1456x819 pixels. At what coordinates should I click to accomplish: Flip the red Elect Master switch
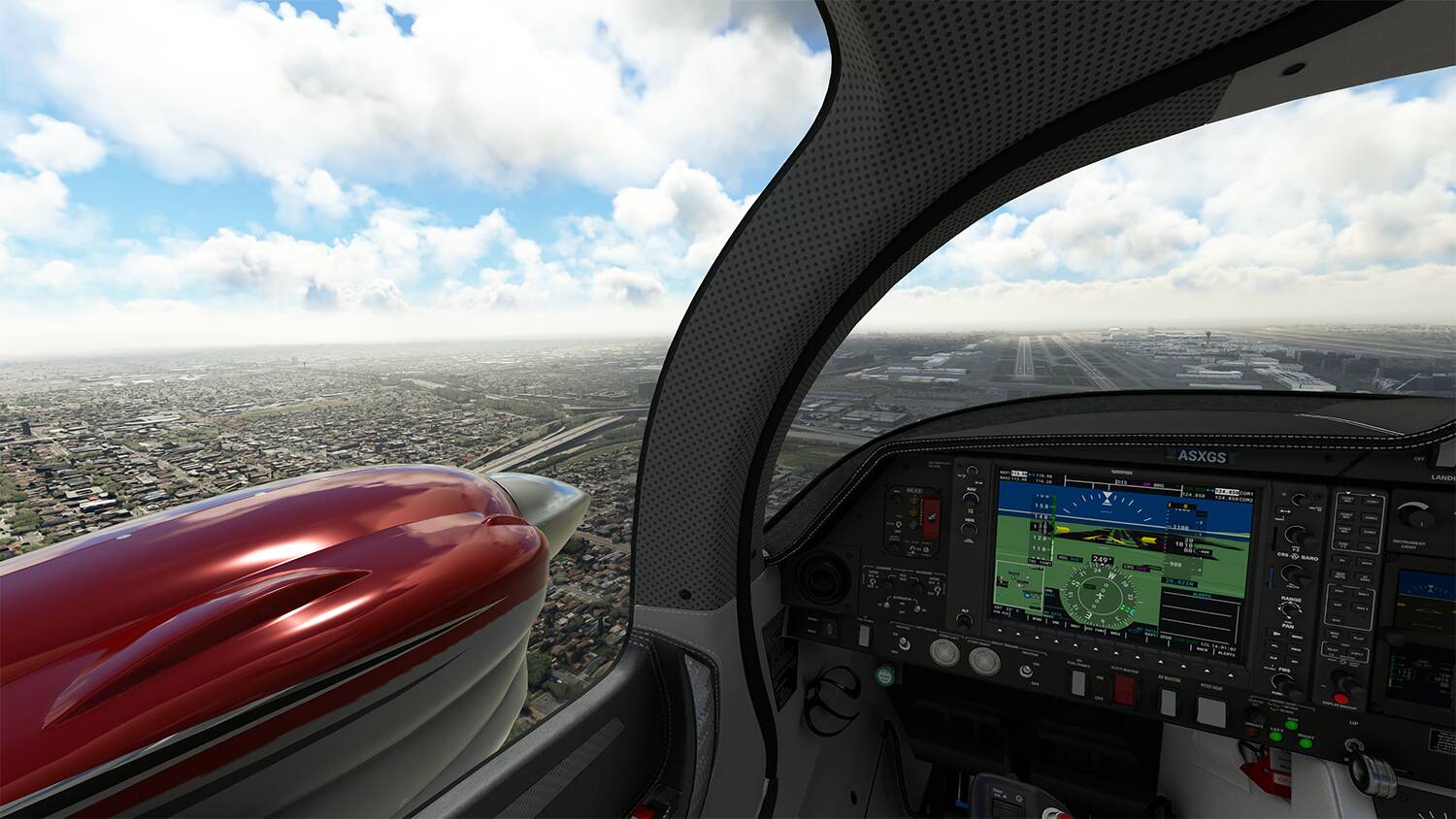[1124, 690]
